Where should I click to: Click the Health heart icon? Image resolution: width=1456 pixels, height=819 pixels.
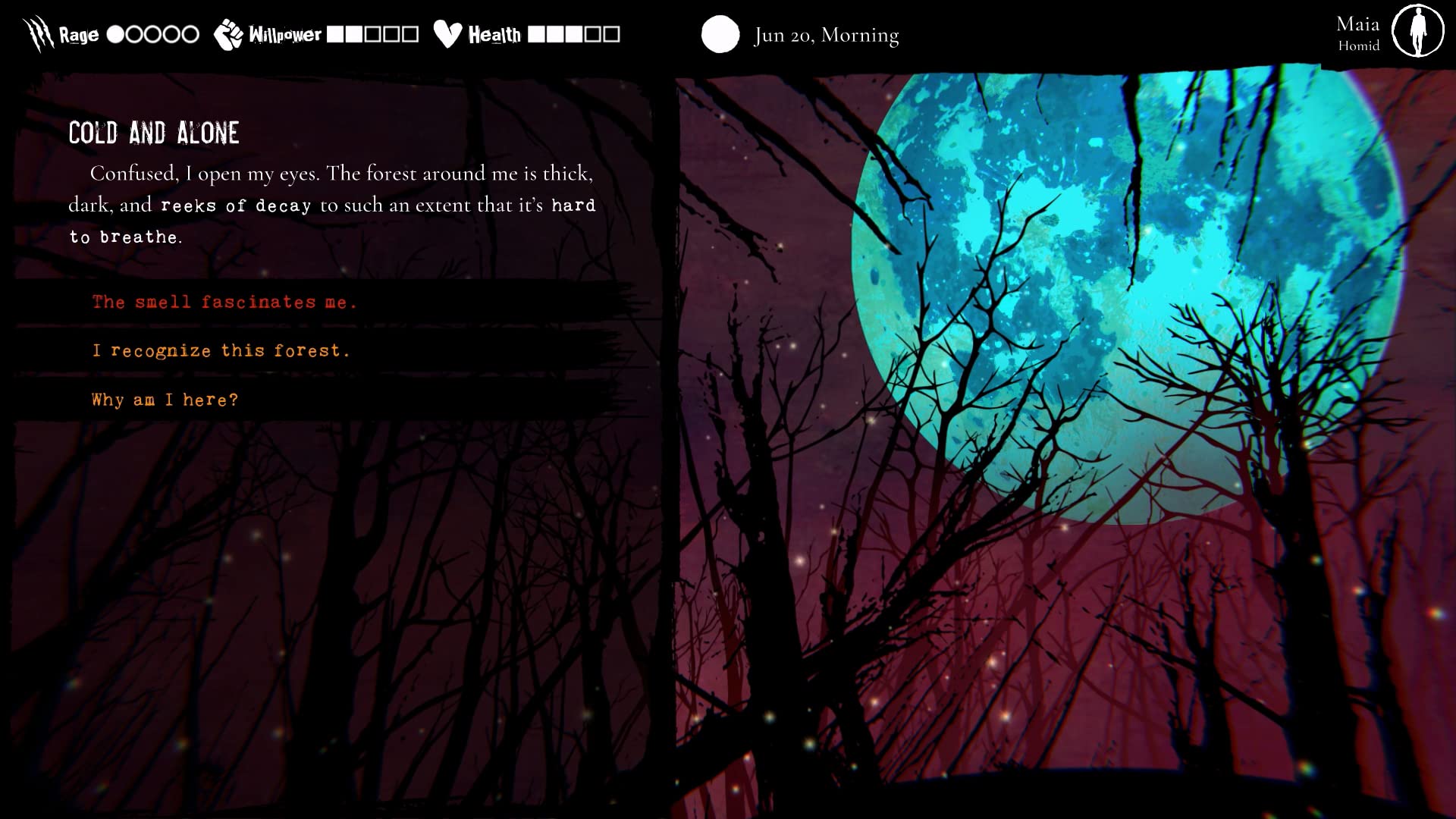[448, 32]
